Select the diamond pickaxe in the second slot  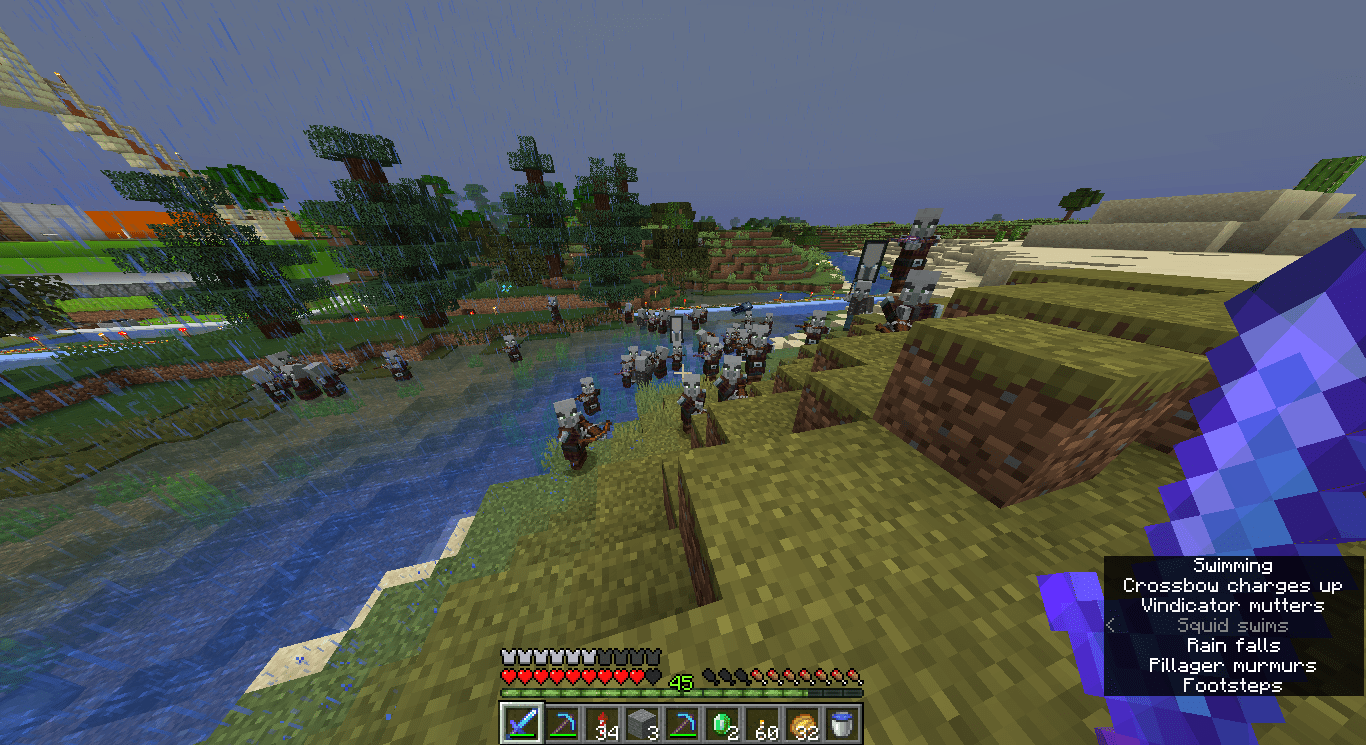[x=565, y=722]
